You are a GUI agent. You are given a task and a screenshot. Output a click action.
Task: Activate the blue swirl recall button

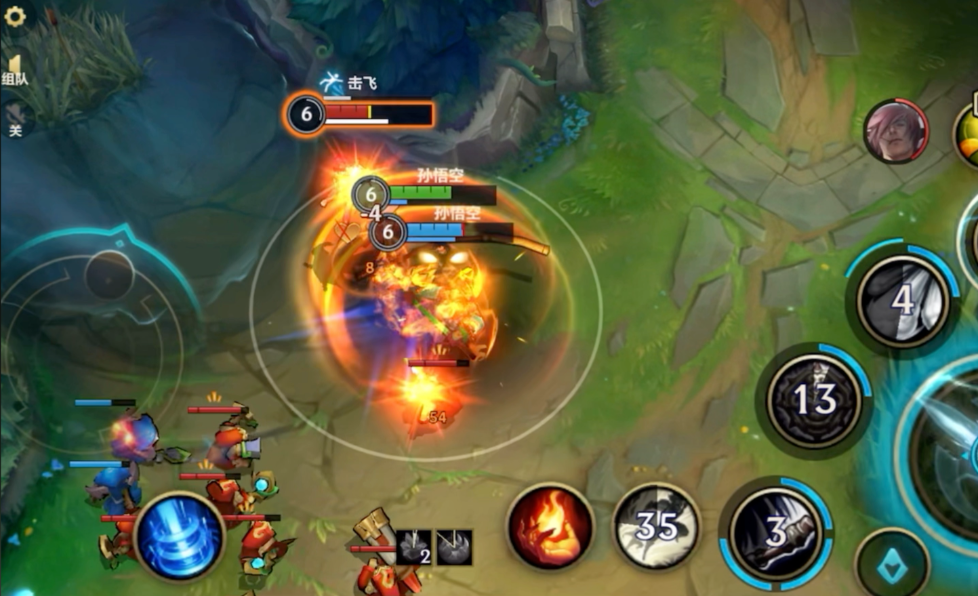point(179,536)
